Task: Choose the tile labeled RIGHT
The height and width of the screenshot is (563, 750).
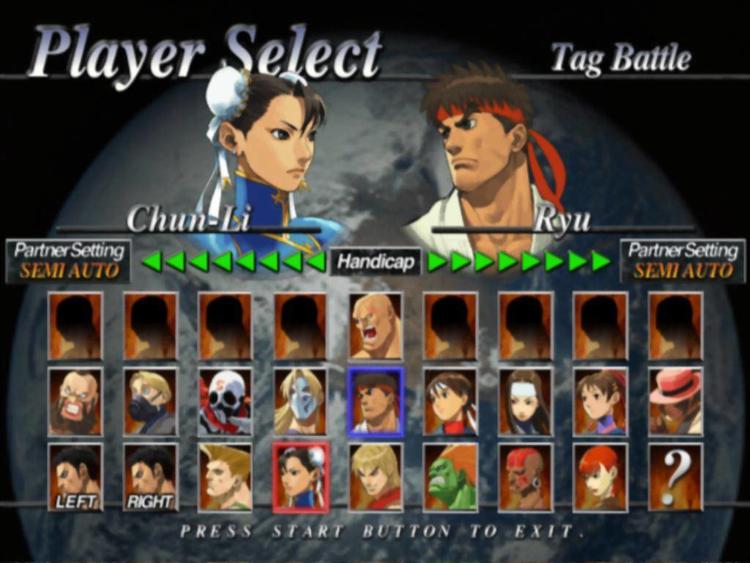Action: (150, 476)
